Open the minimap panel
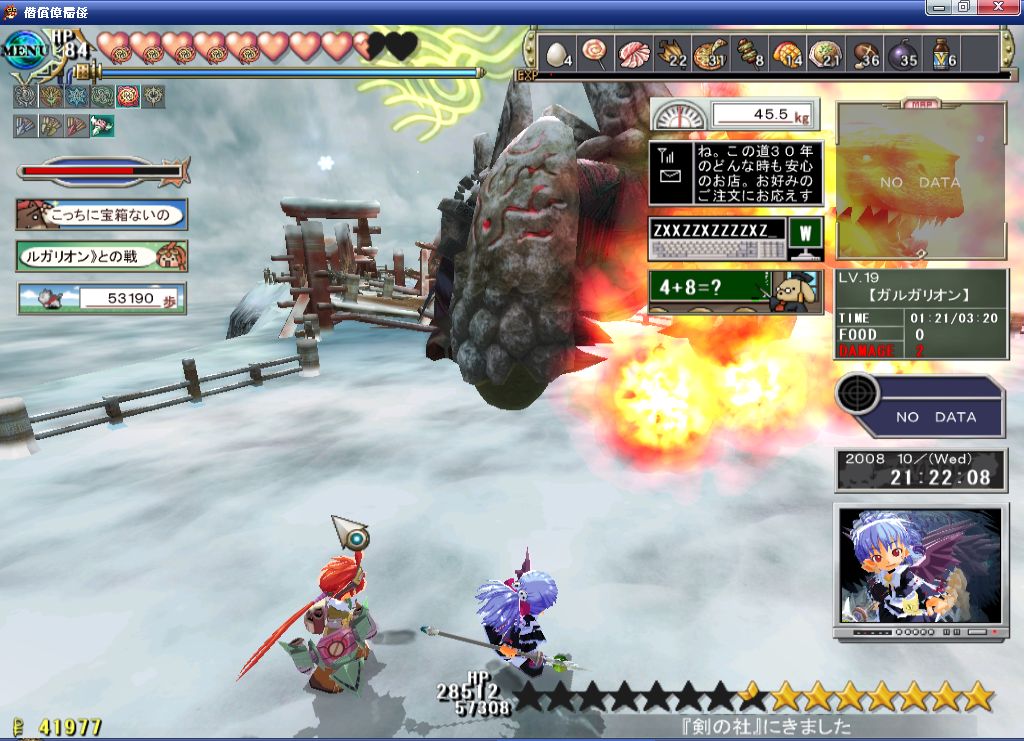 click(x=921, y=182)
